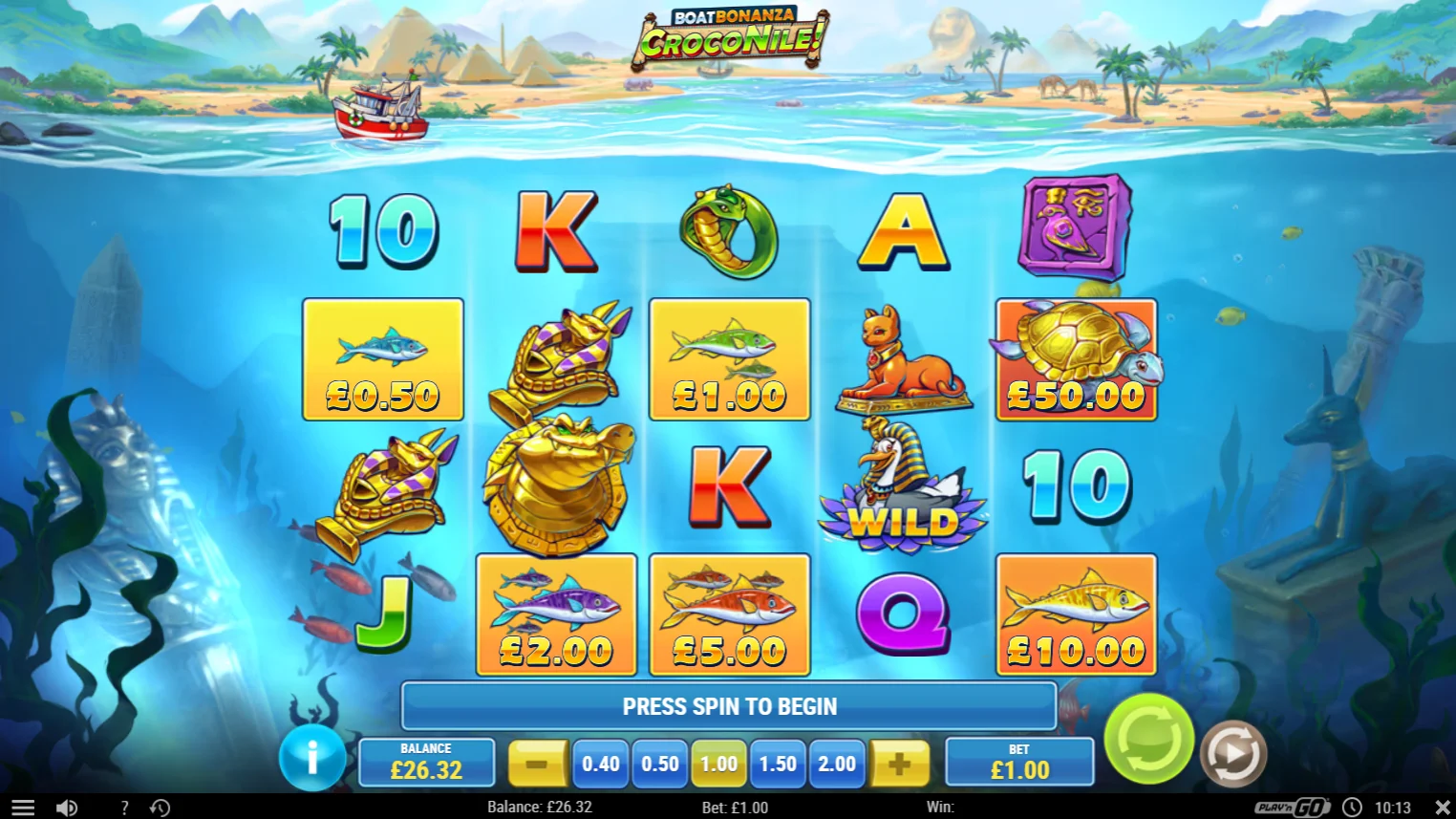Start autoplay with the arrow spin icon
This screenshot has height=819, width=1456.
(1232, 752)
